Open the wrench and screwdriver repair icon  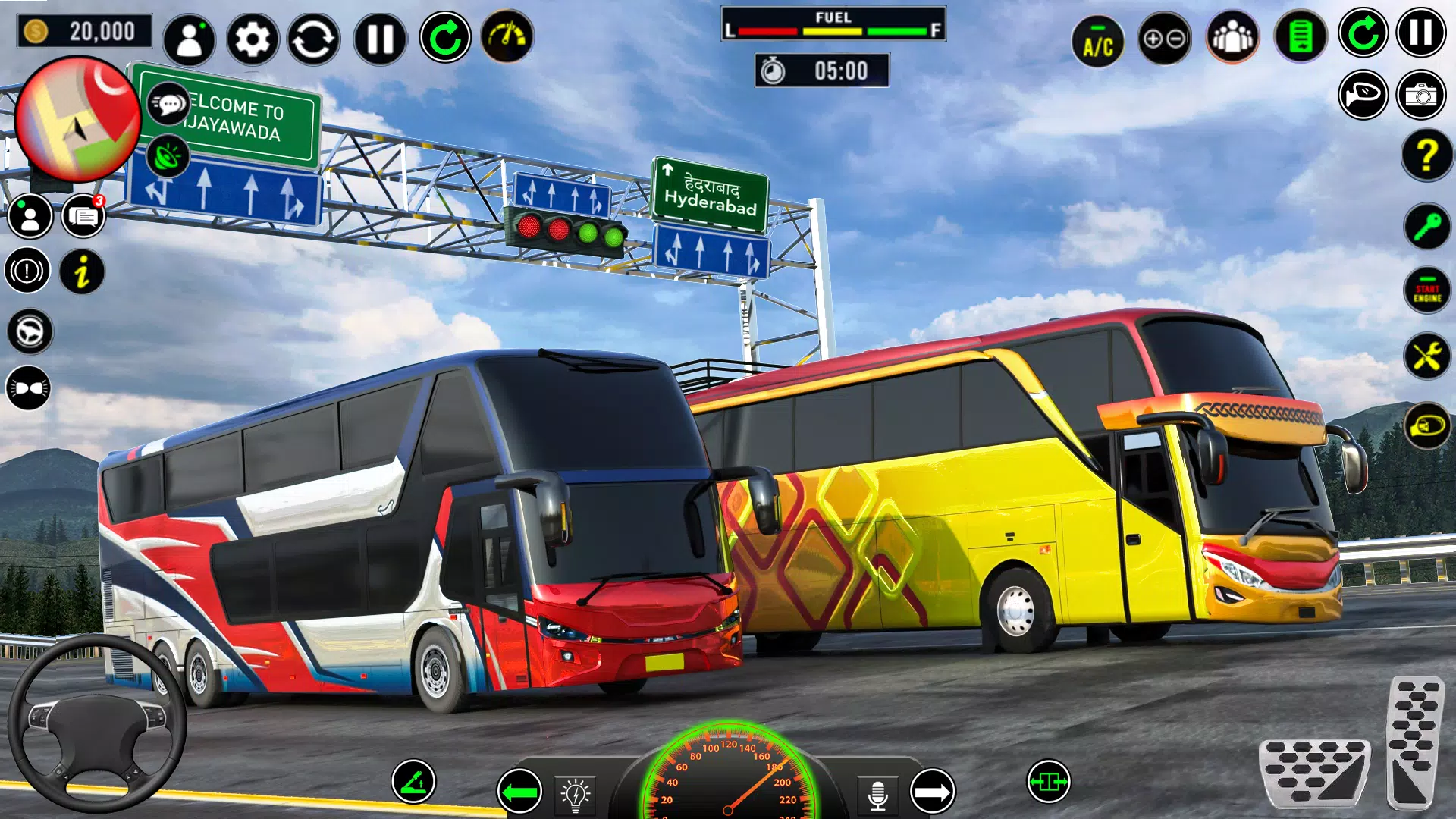pyautogui.click(x=1426, y=356)
